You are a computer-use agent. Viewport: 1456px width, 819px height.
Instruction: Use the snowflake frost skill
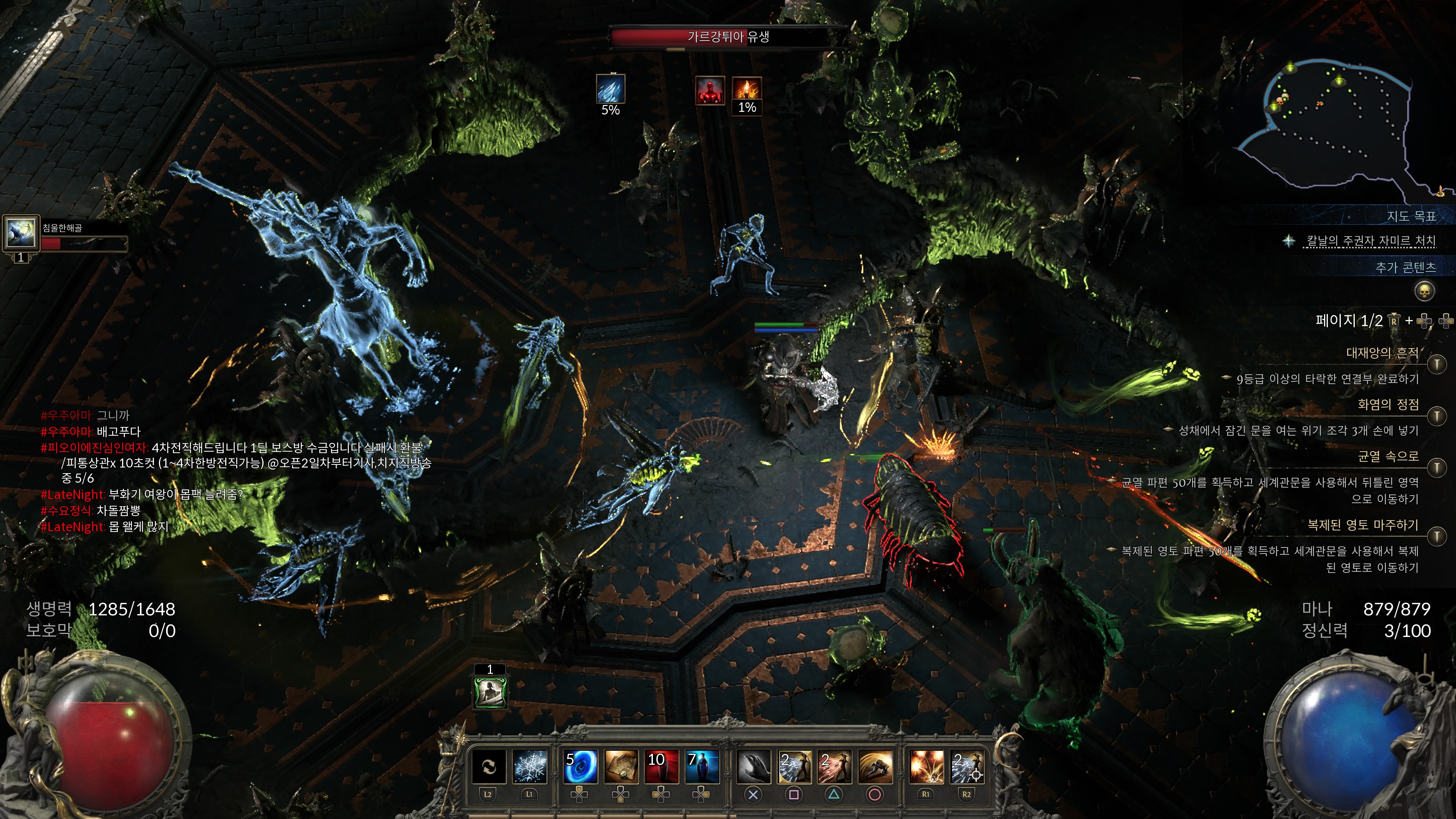coord(530,767)
